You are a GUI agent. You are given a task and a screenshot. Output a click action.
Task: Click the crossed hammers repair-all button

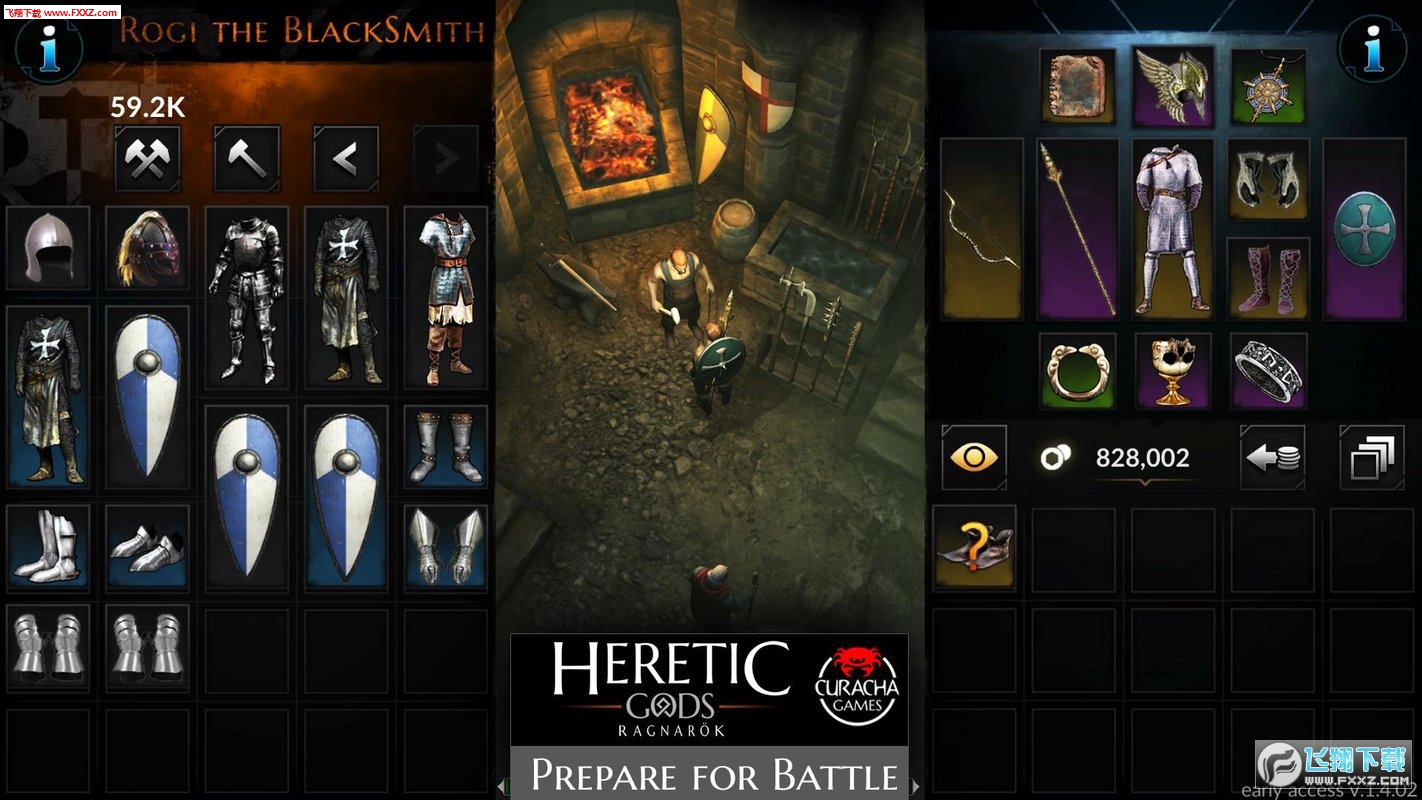pyautogui.click(x=147, y=157)
